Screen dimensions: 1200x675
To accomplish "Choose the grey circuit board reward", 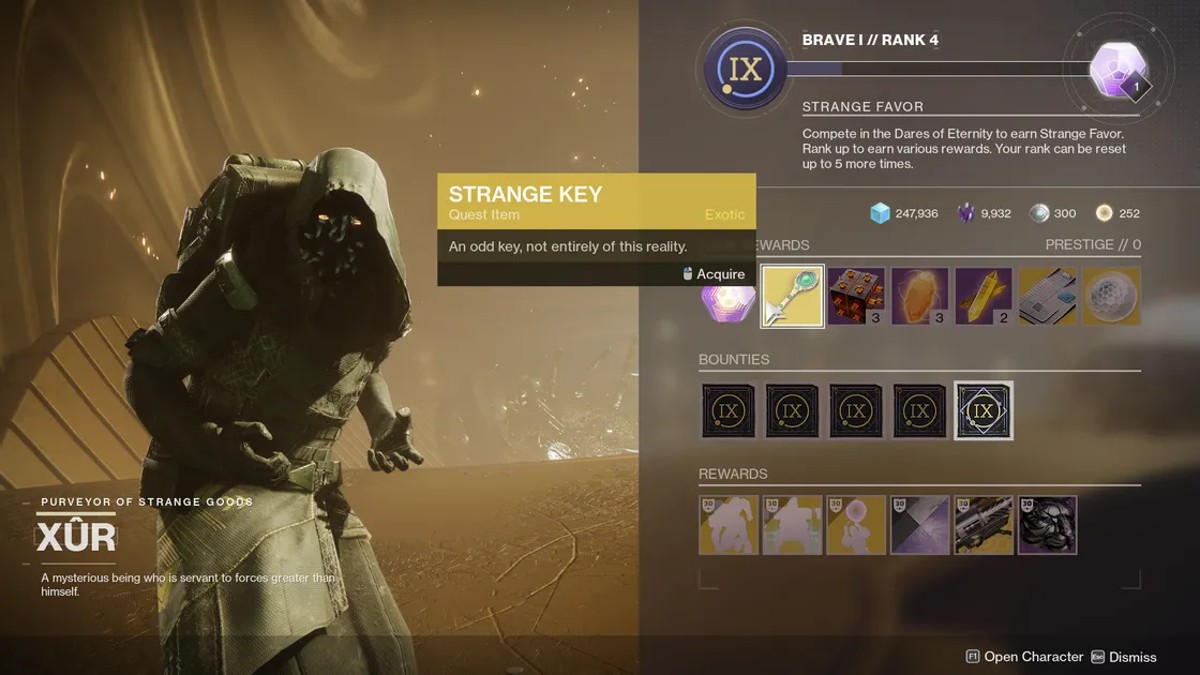I will (1048, 296).
